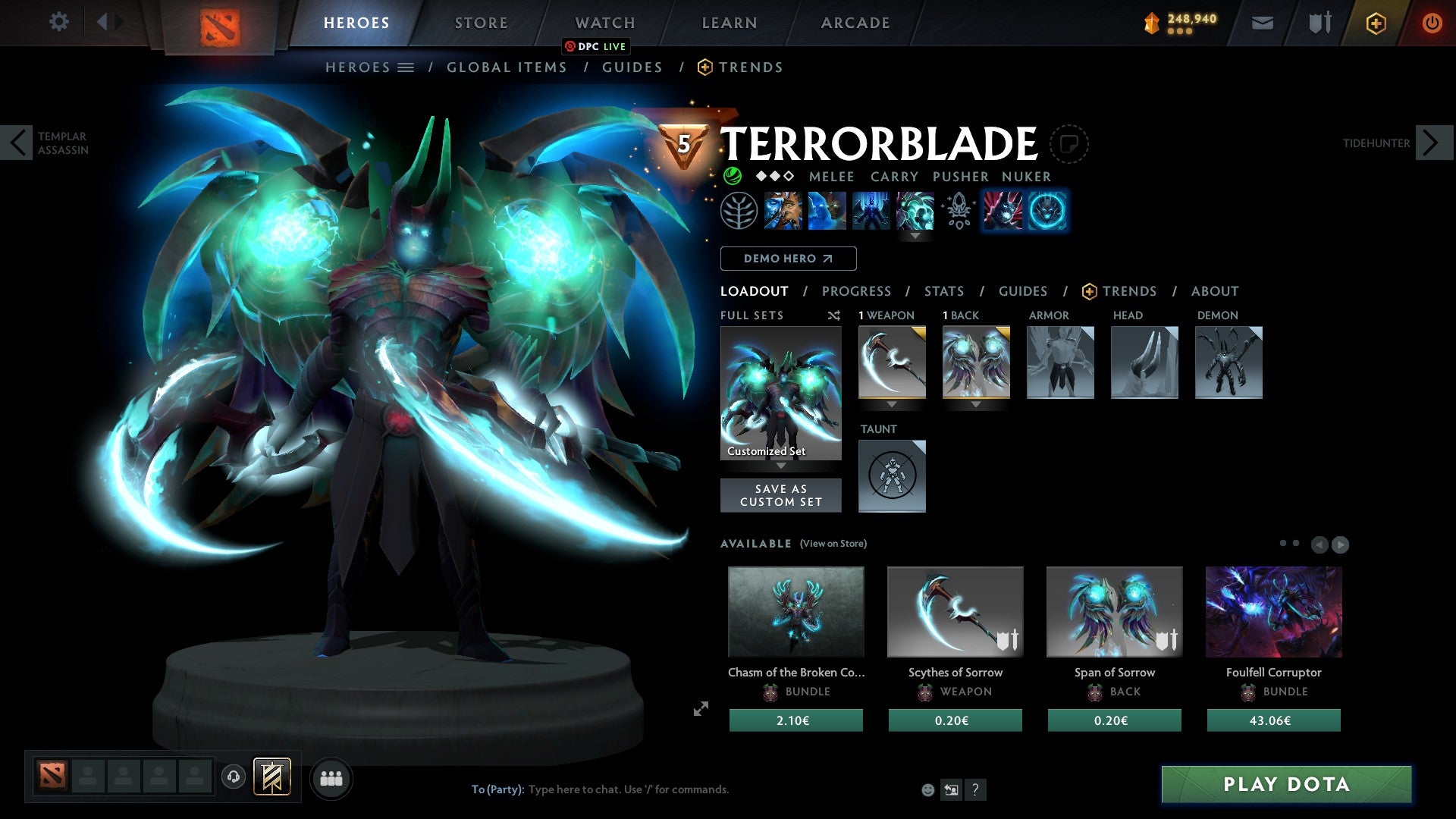Enable the highlighted Arcana style variant
Screen dimensions: 1456x819
1046,211
